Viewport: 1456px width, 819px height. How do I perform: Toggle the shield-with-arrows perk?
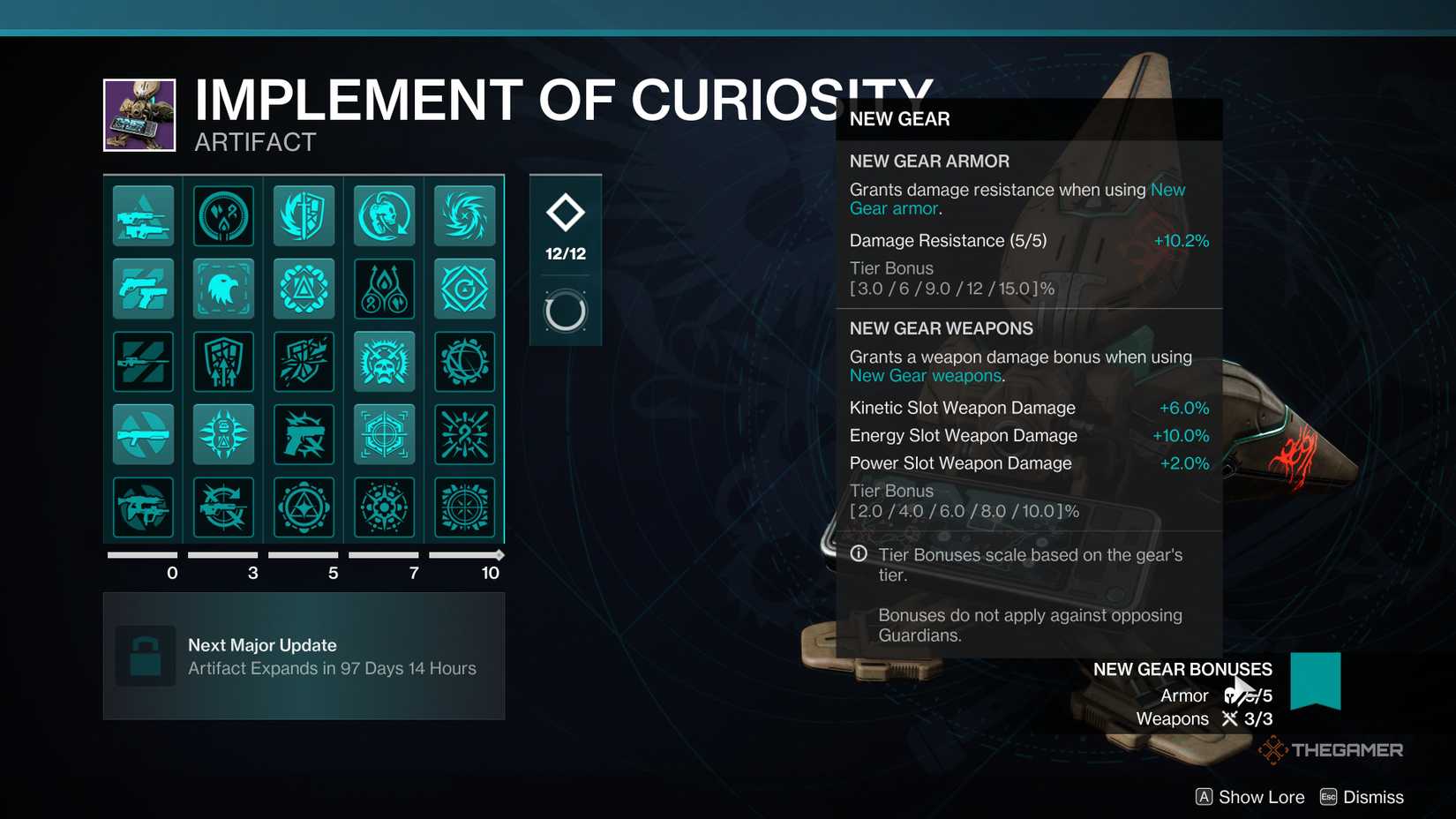223,361
